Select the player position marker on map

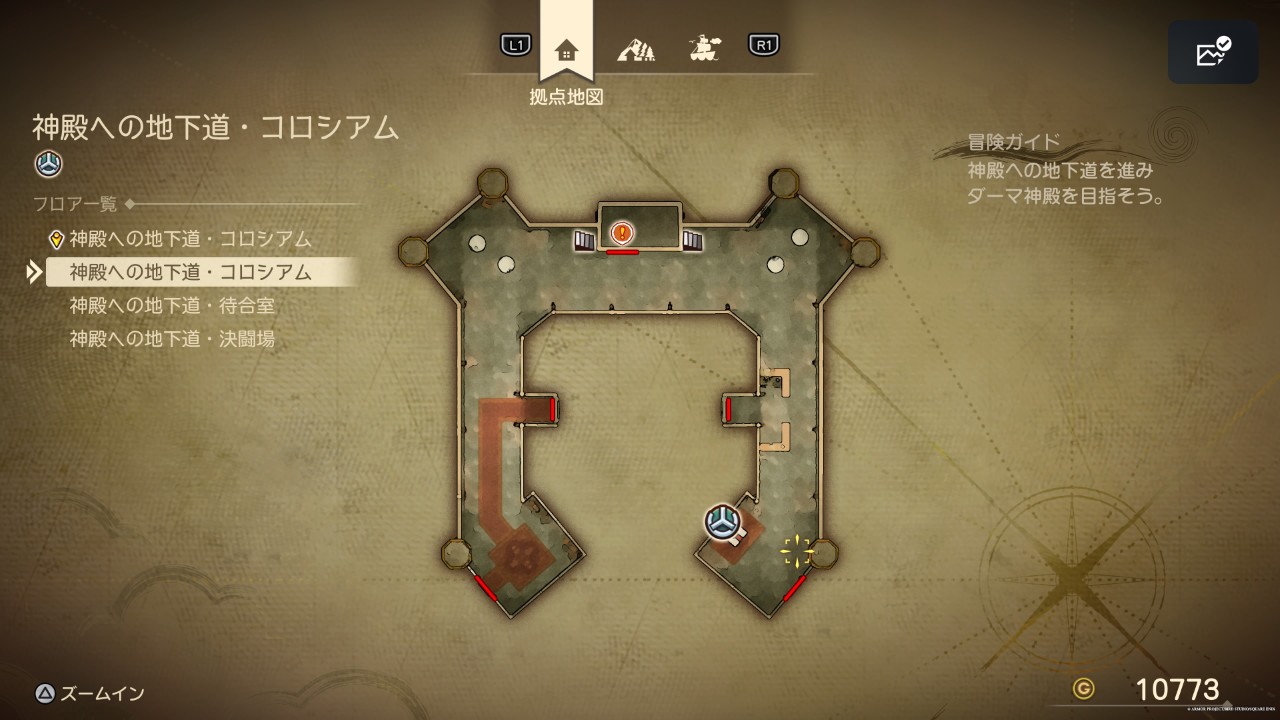click(721, 521)
